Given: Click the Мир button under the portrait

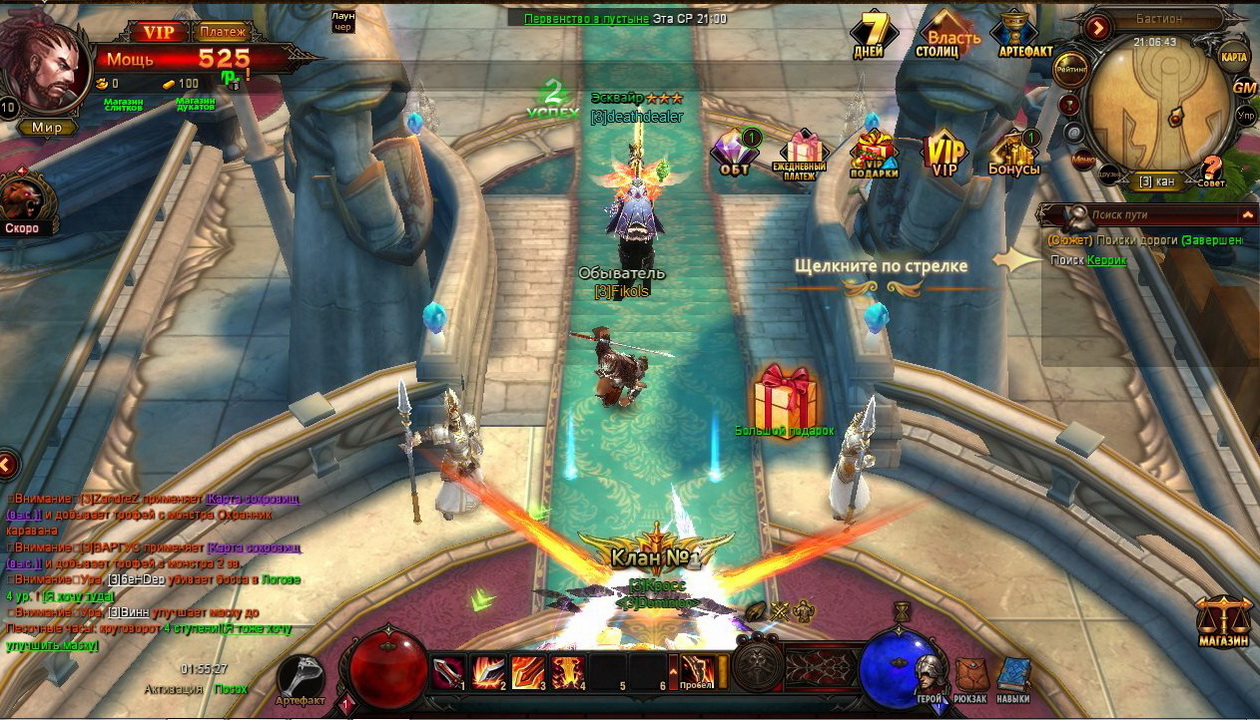Looking at the screenshot, I should [46, 128].
